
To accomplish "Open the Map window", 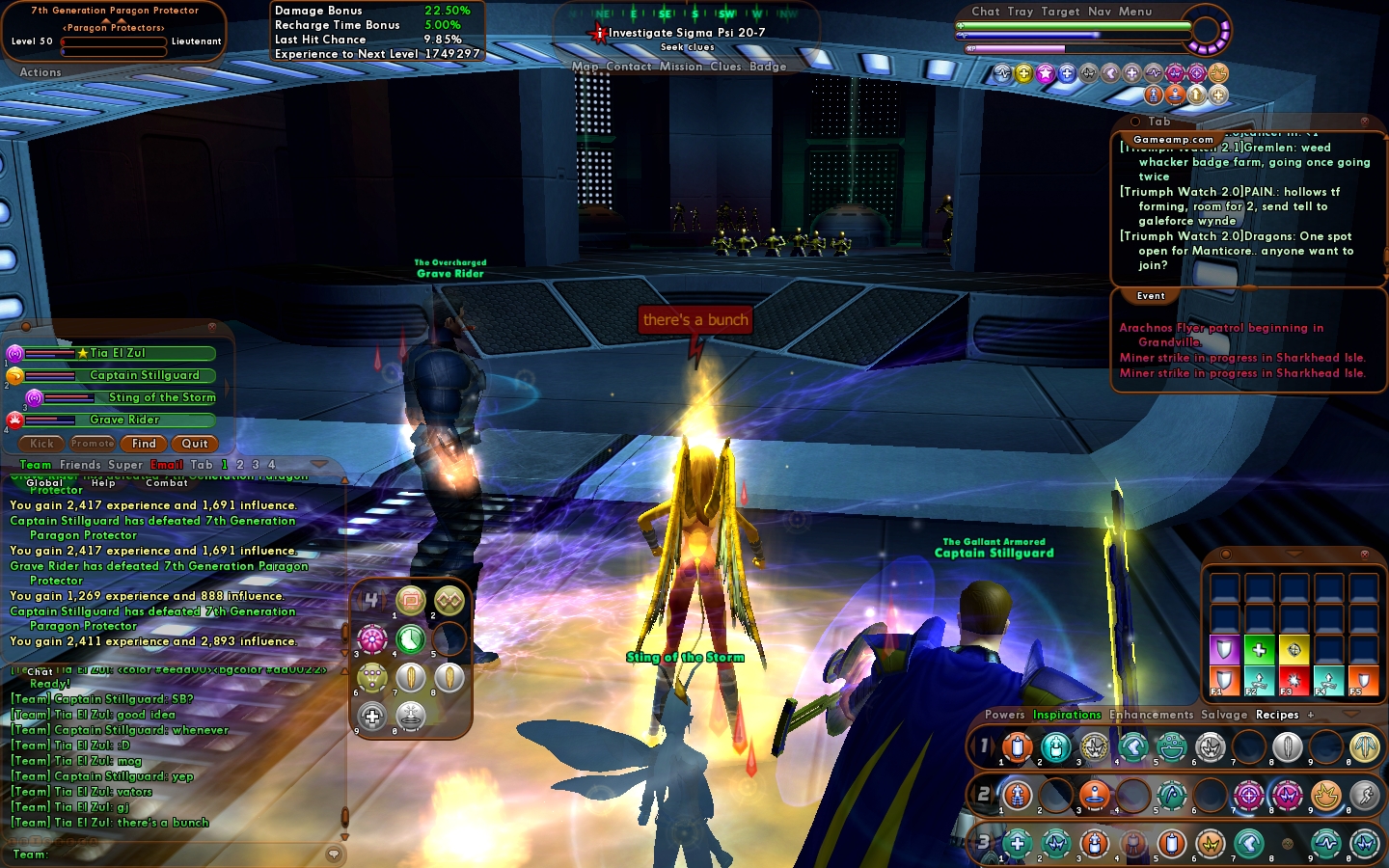I will coord(585,67).
